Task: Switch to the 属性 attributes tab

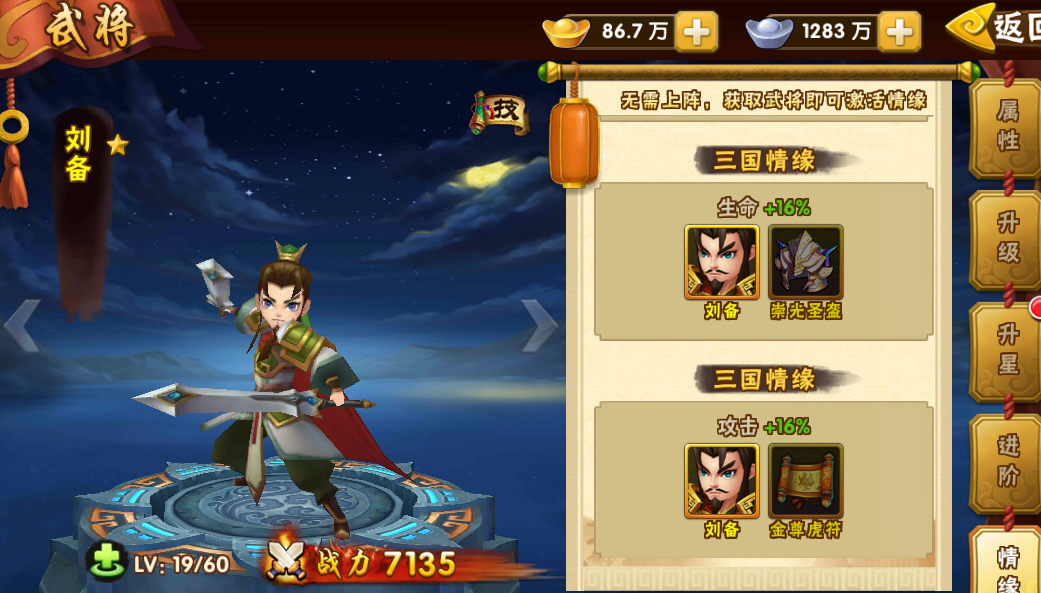Action: (x=1006, y=128)
